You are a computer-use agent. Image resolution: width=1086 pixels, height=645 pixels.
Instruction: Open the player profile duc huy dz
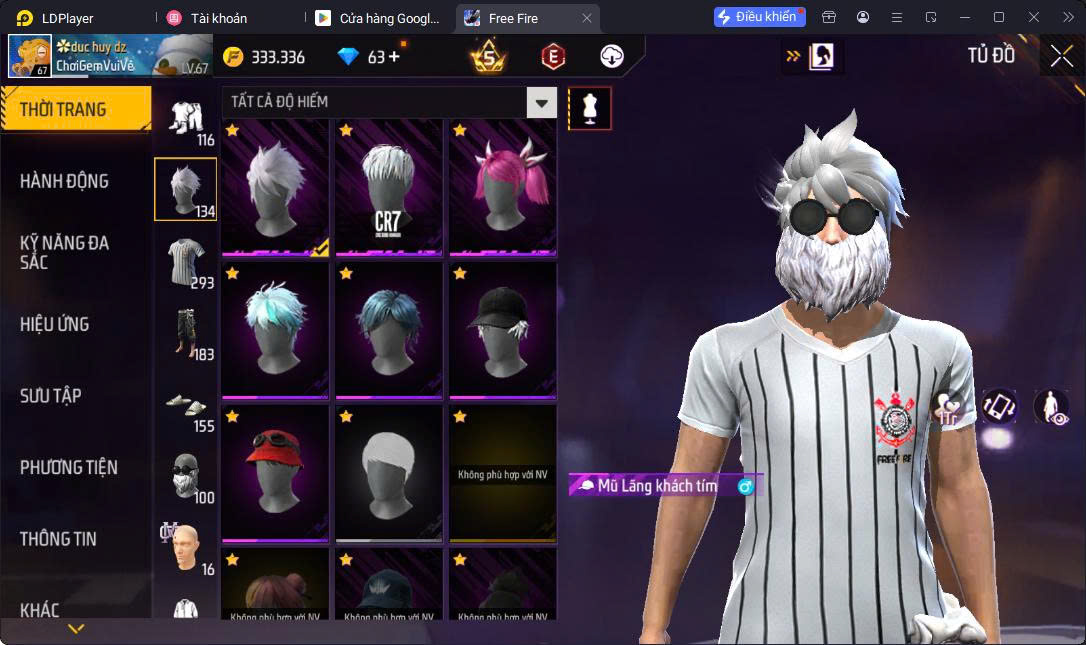point(108,56)
